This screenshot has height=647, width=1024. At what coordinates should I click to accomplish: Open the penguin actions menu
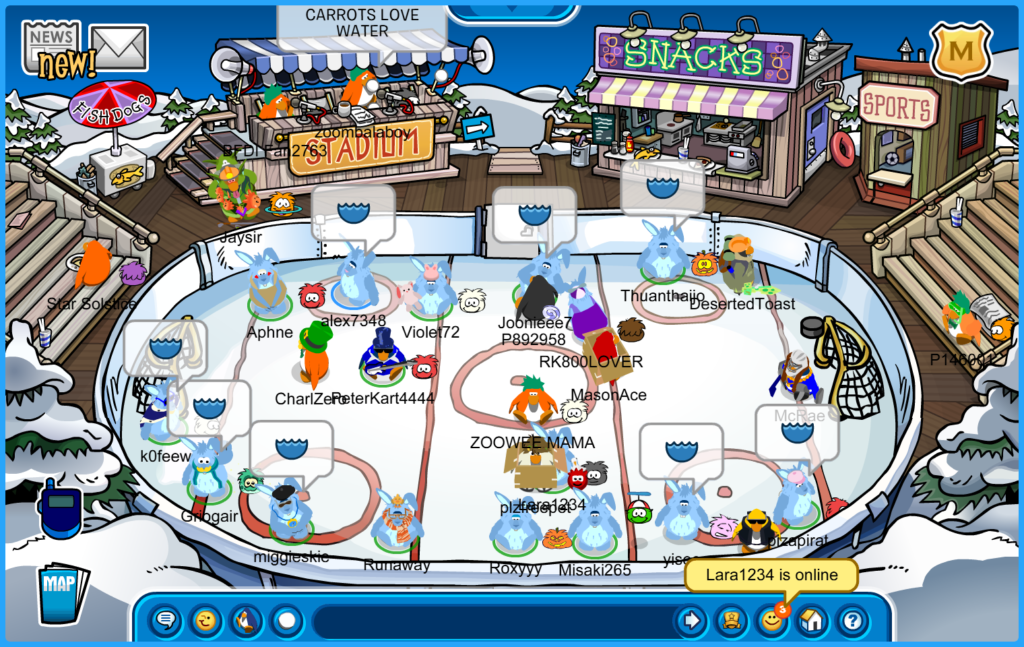pyautogui.click(x=246, y=621)
